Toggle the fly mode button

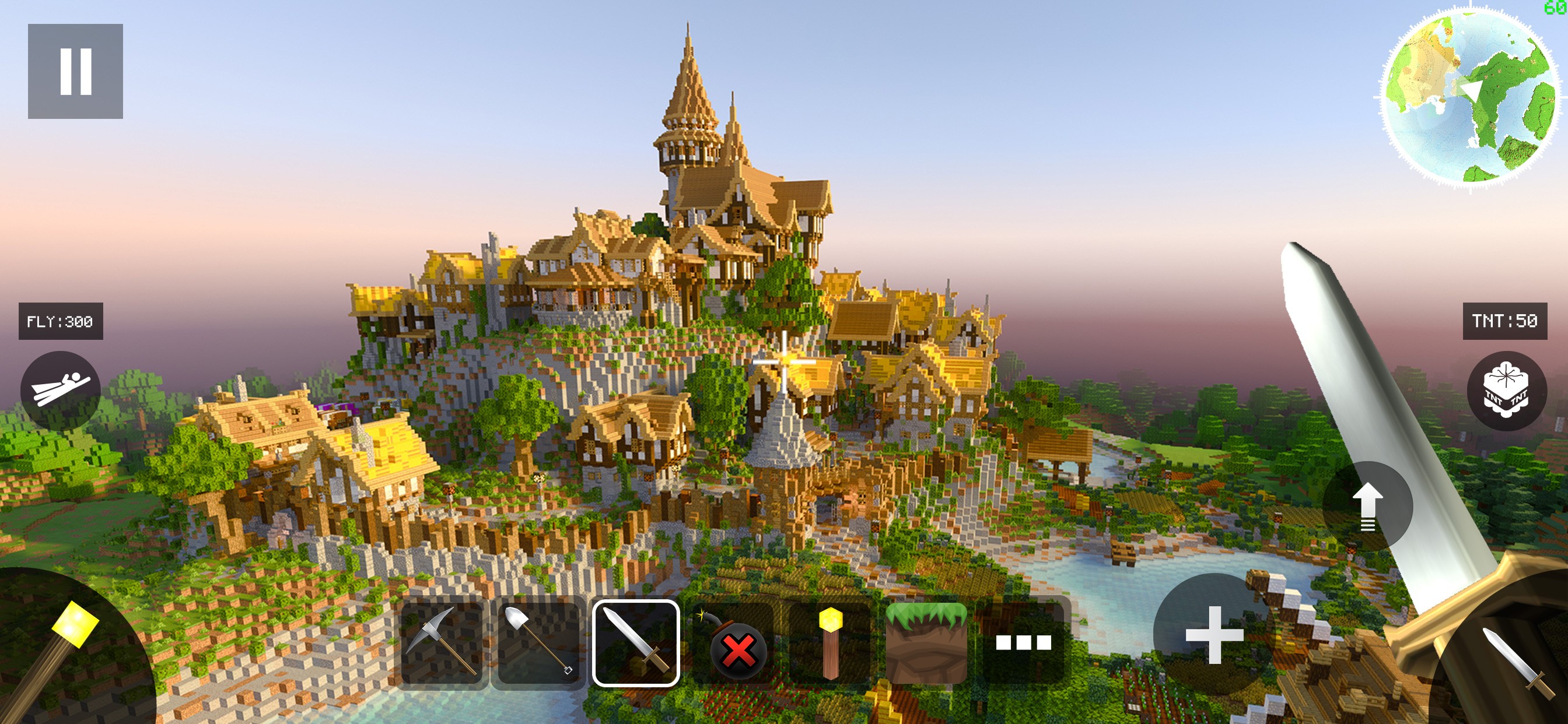[60, 391]
